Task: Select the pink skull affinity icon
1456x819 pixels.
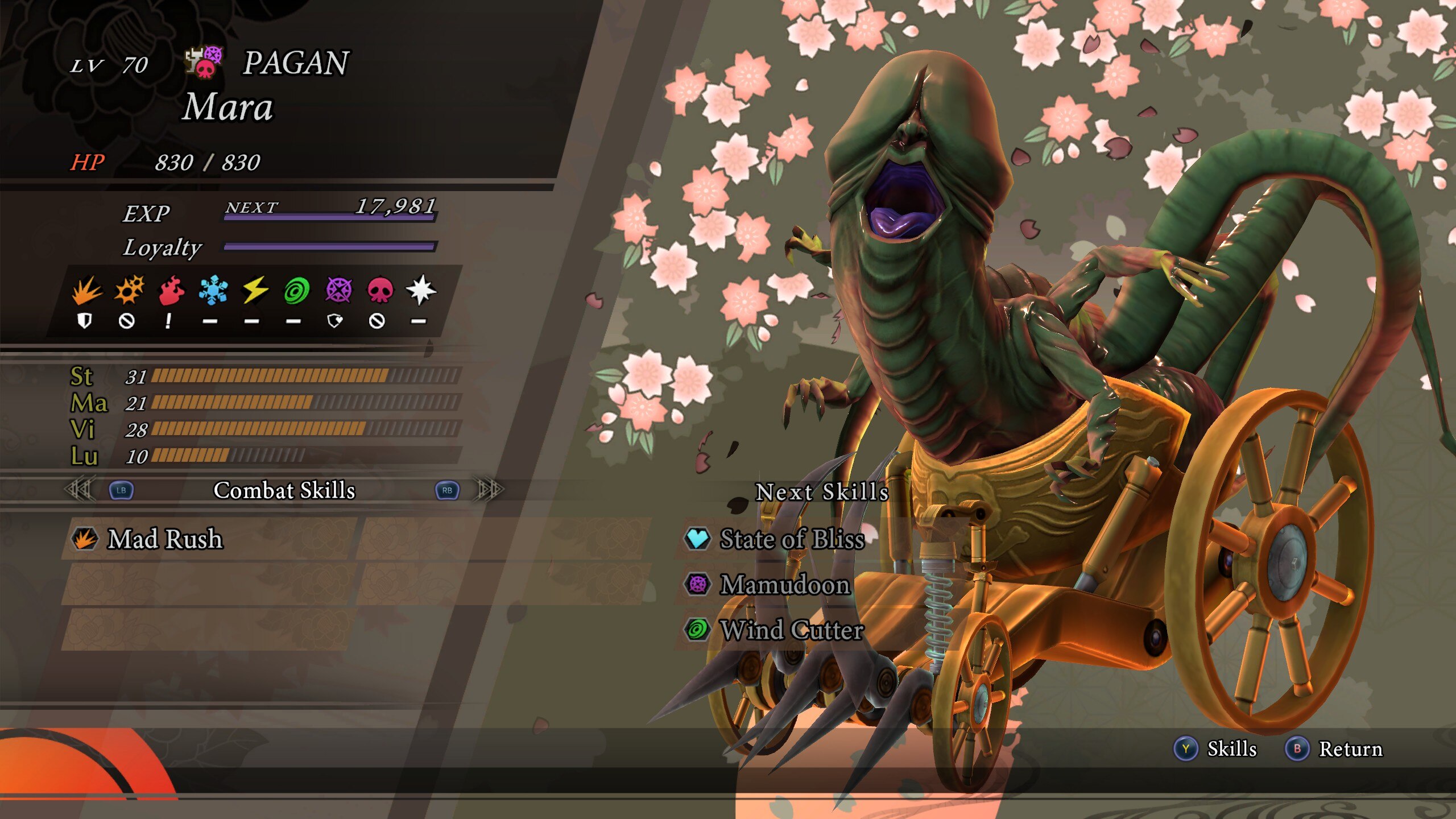Action: click(380, 291)
